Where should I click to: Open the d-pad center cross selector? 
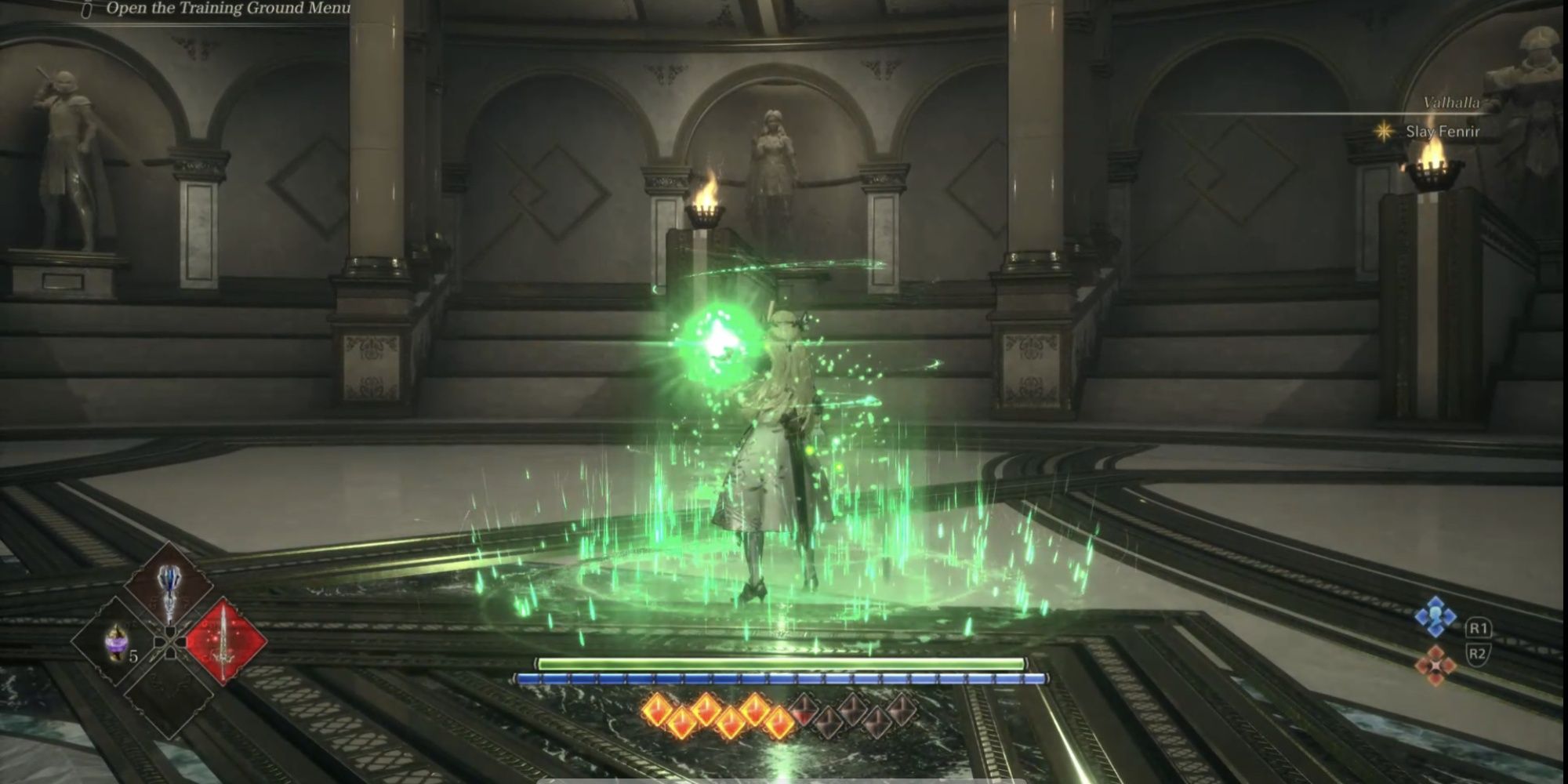pyautogui.click(x=169, y=643)
